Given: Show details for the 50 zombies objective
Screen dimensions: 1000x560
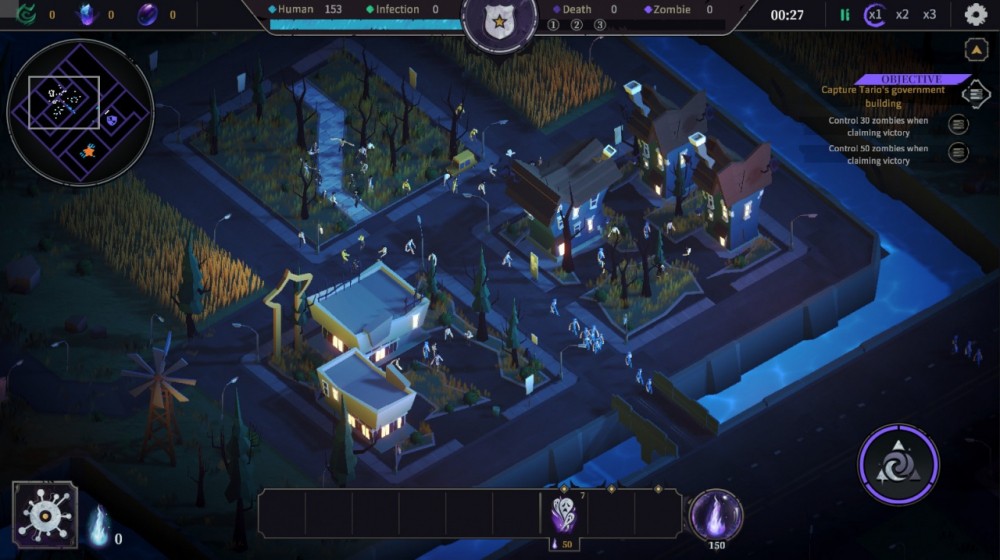Looking at the screenshot, I should tap(958, 153).
